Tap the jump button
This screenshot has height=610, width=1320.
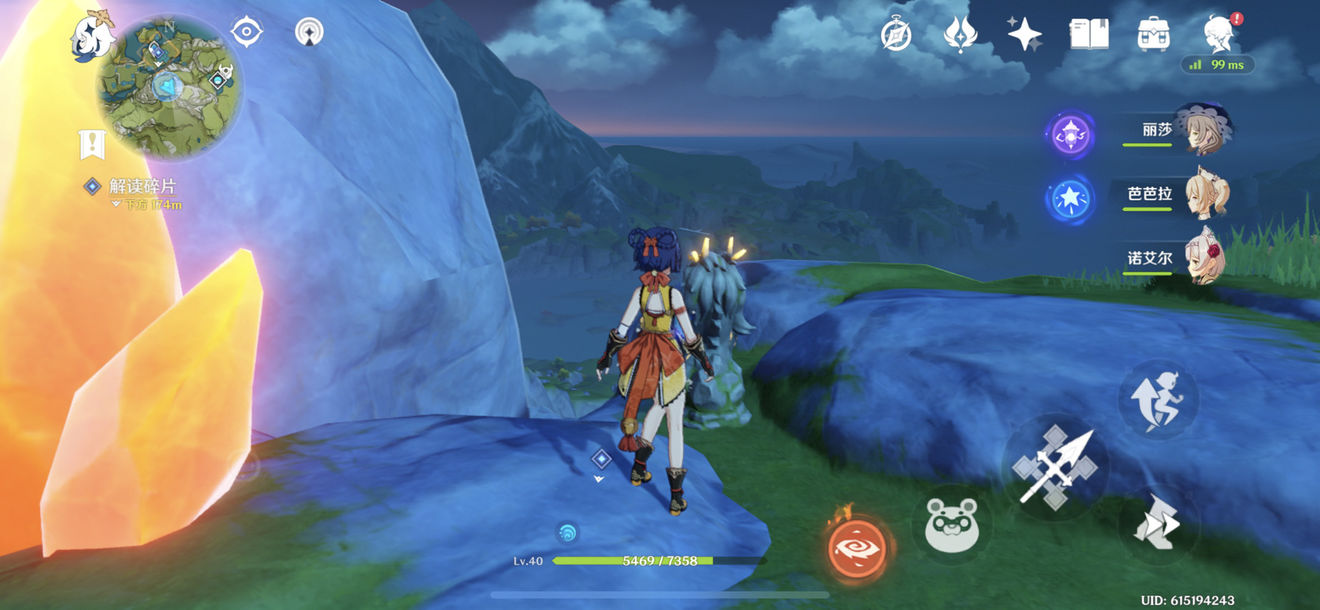pyautogui.click(x=1157, y=398)
